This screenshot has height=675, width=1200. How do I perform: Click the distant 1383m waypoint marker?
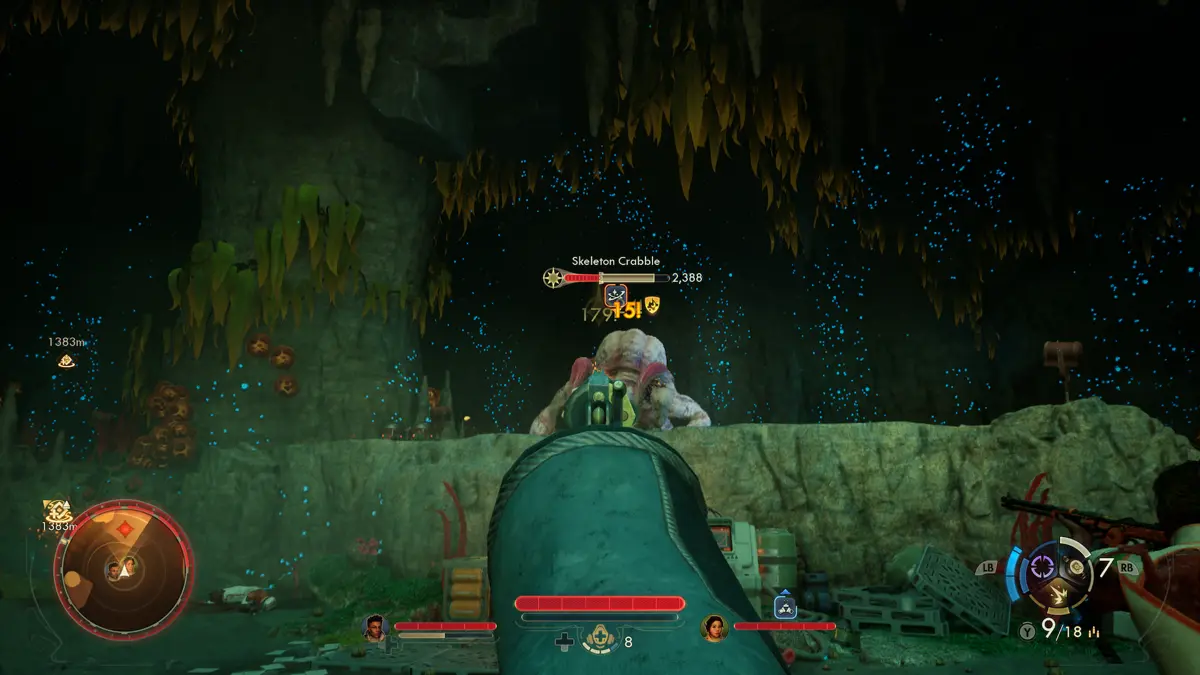point(66,360)
